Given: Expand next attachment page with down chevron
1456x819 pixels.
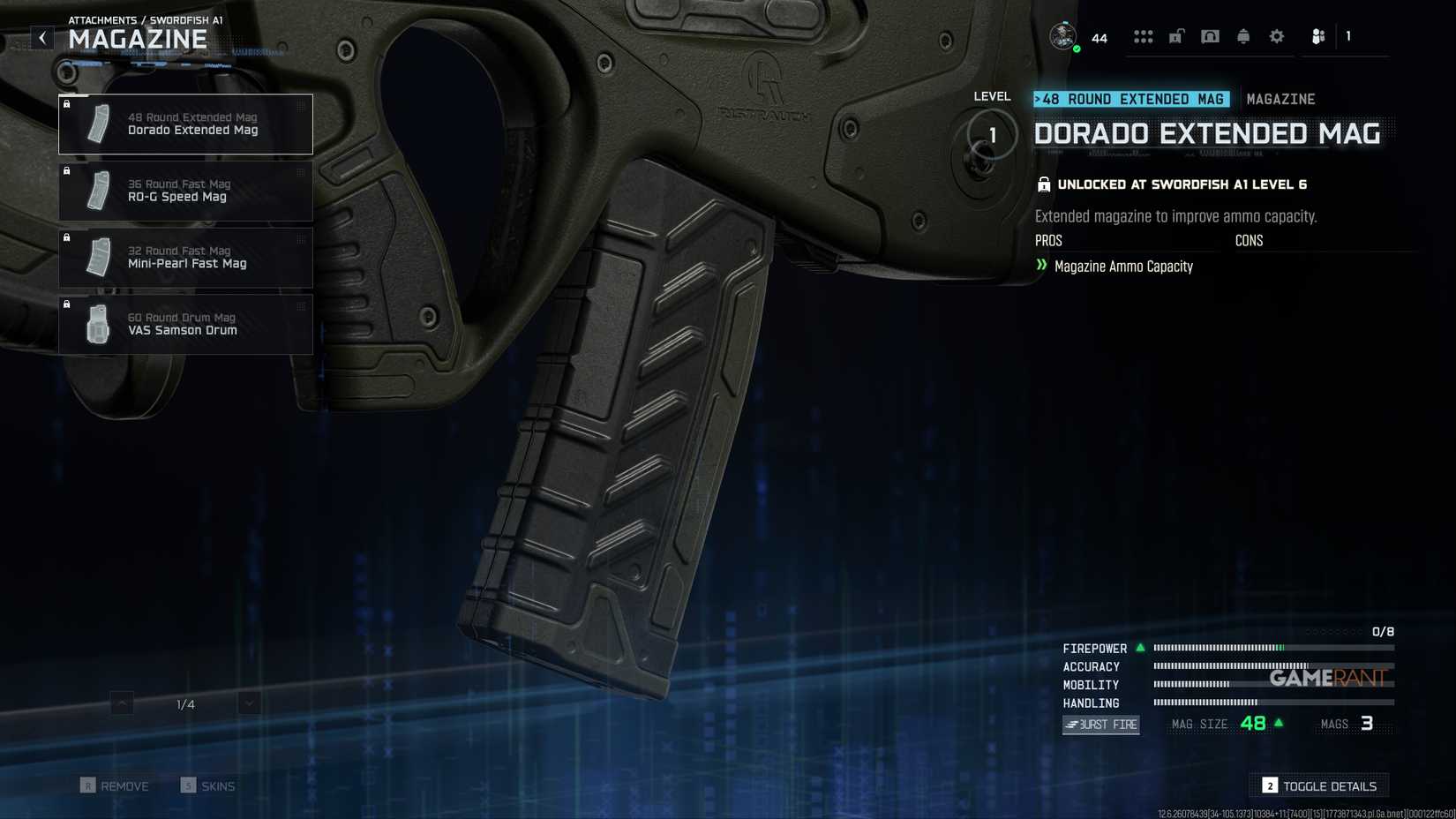Looking at the screenshot, I should (249, 703).
